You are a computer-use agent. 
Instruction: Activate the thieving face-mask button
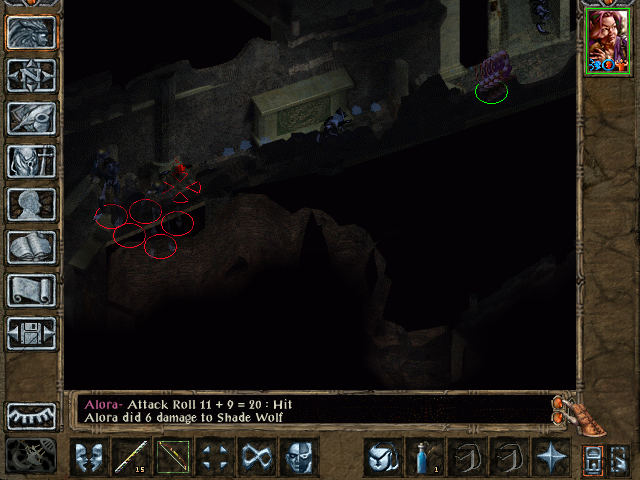298,458
